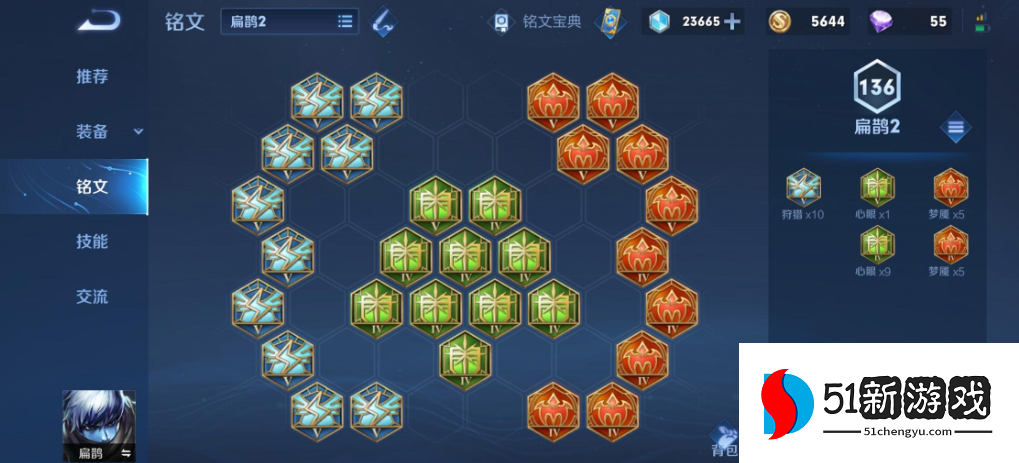
Task: Click the purple gem currency icon
Action: (x=881, y=21)
